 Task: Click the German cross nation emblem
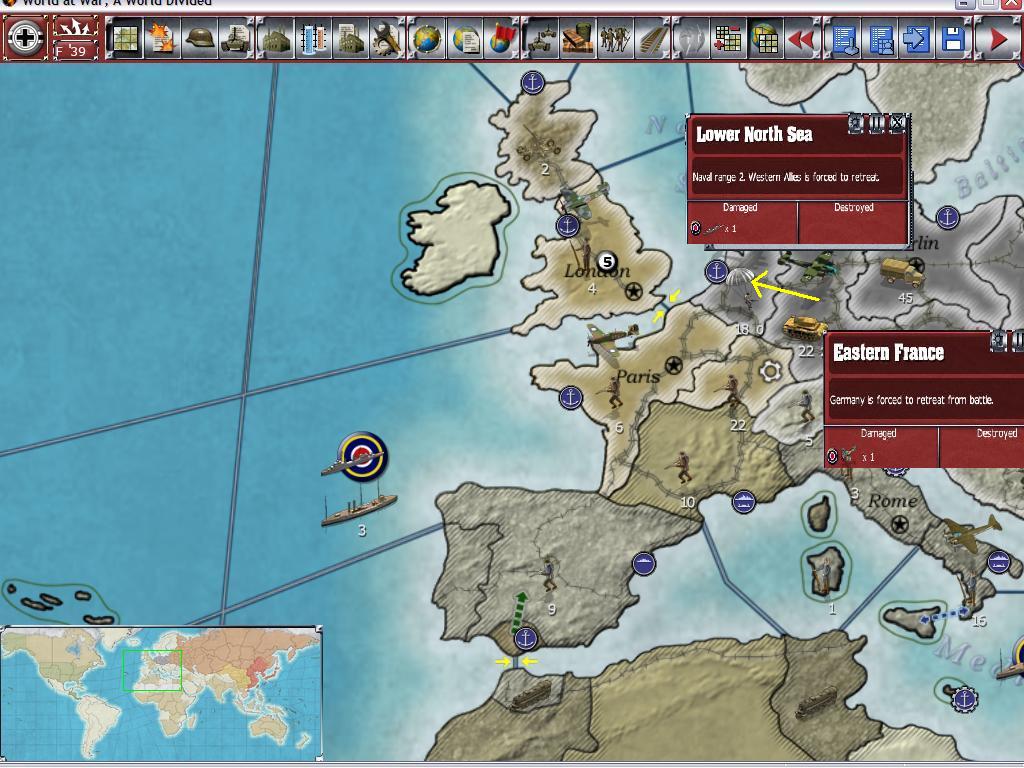coord(25,39)
